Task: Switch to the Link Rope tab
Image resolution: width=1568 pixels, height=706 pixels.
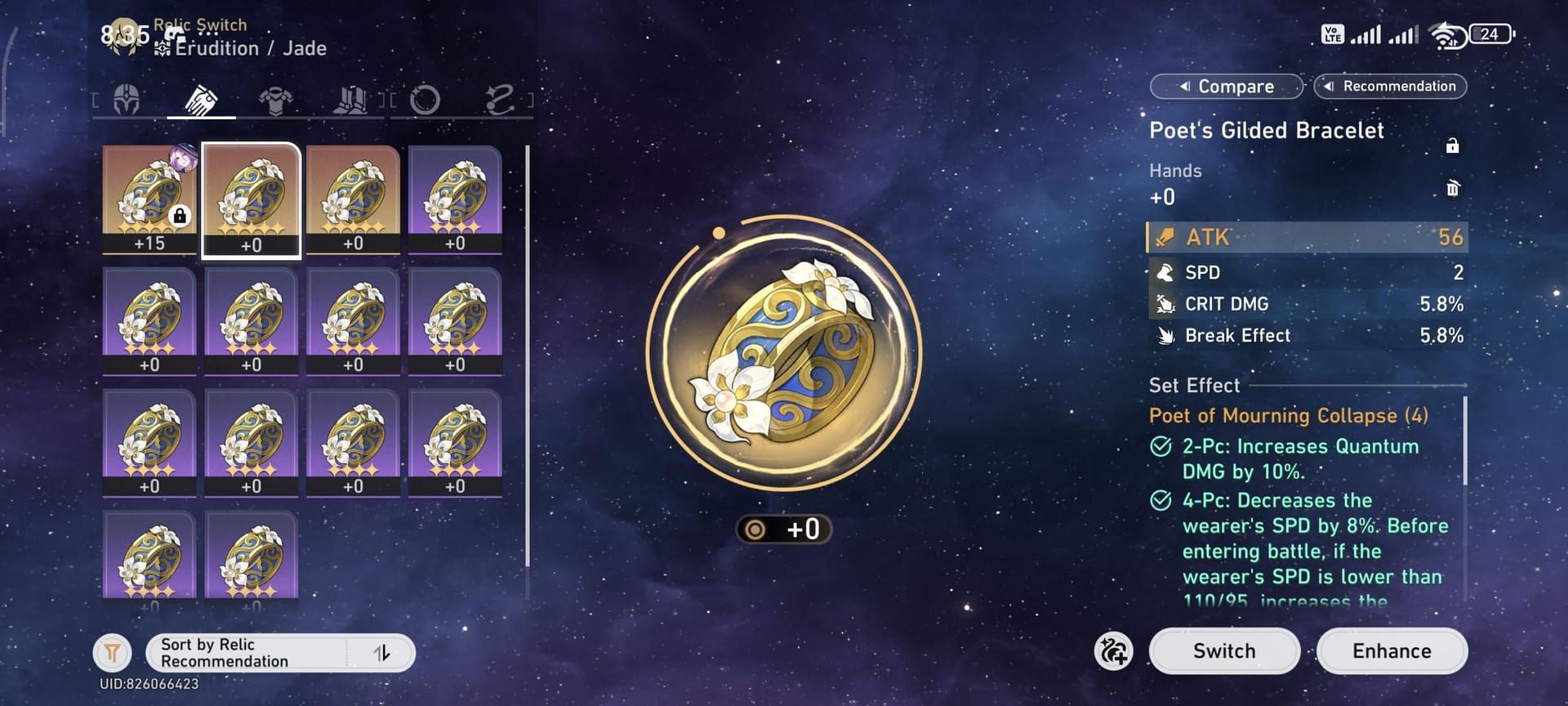Action: click(499, 101)
